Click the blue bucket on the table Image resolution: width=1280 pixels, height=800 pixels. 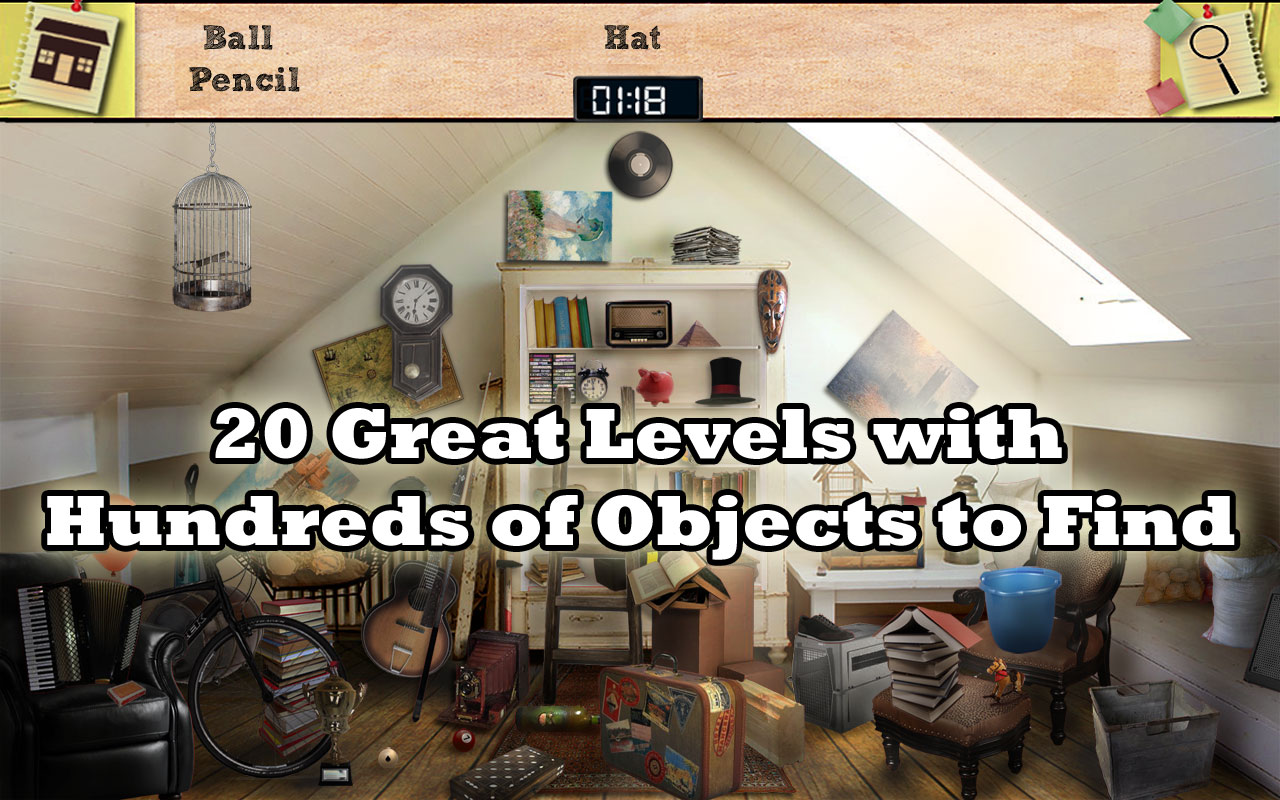point(1019,597)
